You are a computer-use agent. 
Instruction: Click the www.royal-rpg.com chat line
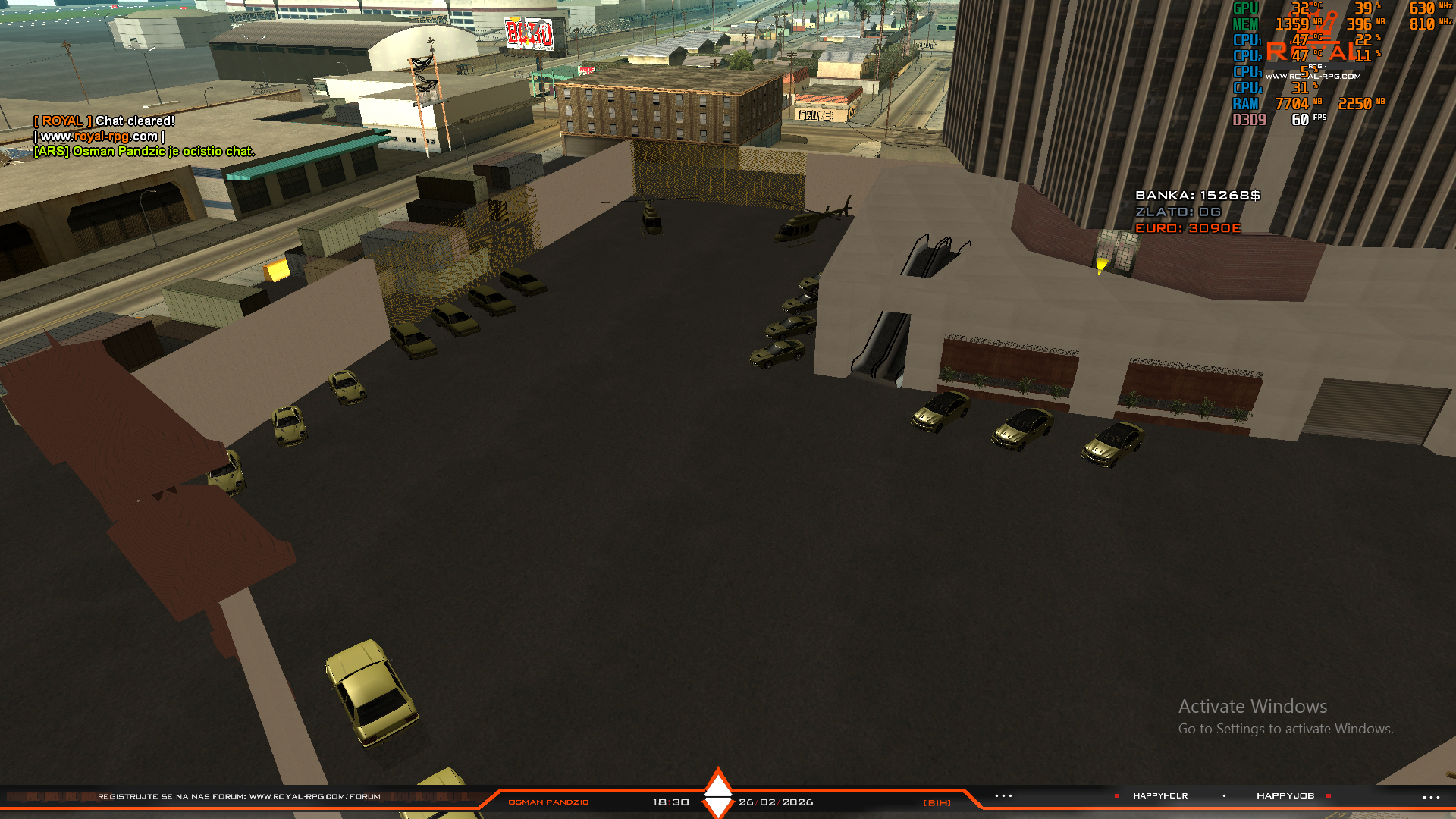[99, 136]
